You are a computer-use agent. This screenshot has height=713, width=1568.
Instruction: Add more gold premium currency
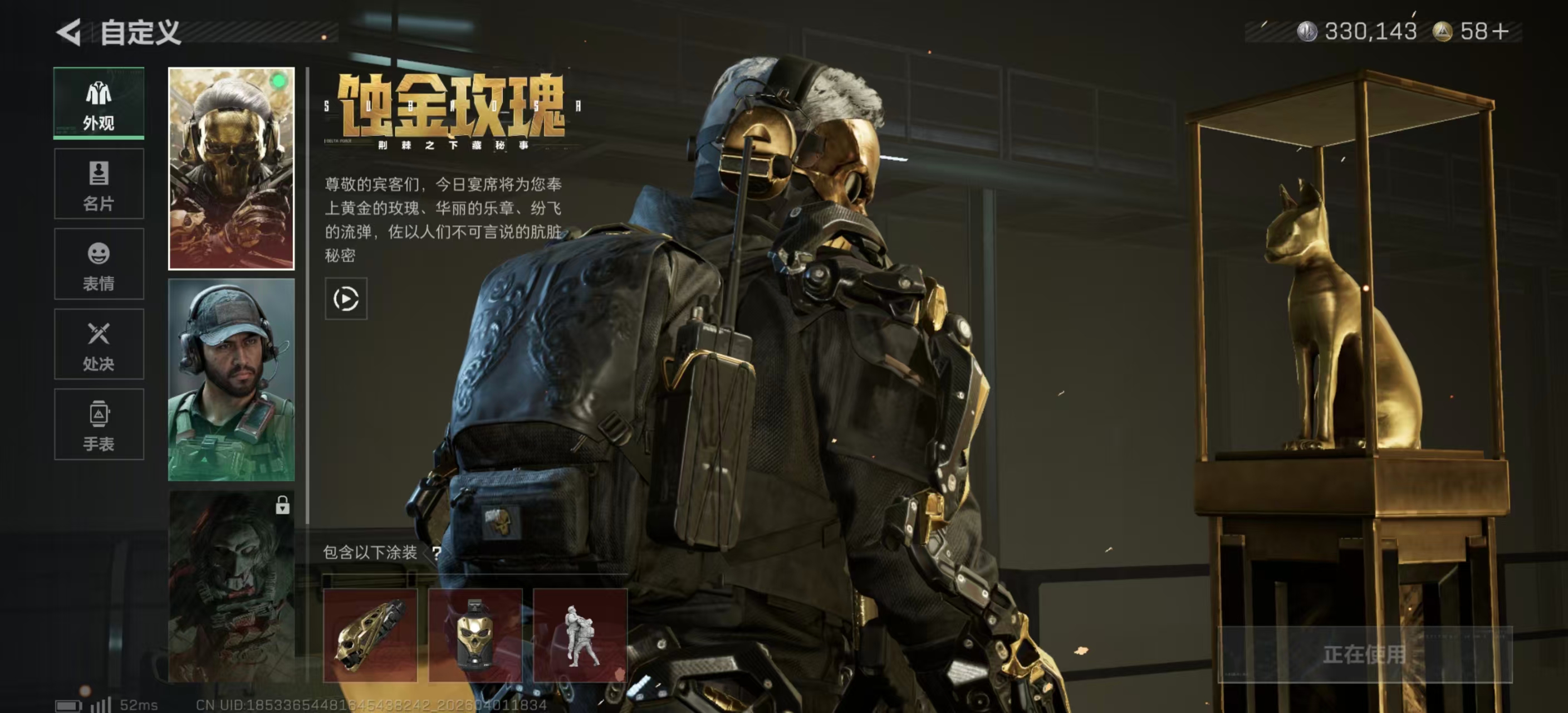click(x=1501, y=31)
